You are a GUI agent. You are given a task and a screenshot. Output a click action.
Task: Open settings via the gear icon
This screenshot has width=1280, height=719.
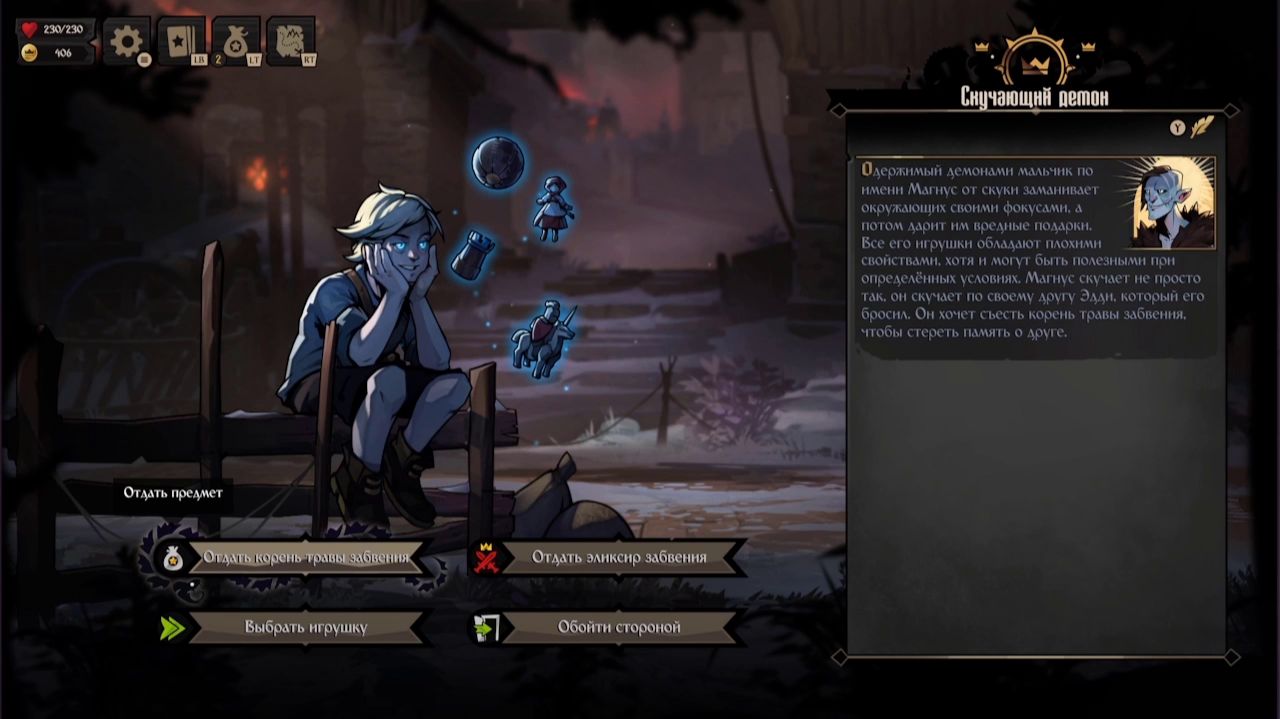127,41
